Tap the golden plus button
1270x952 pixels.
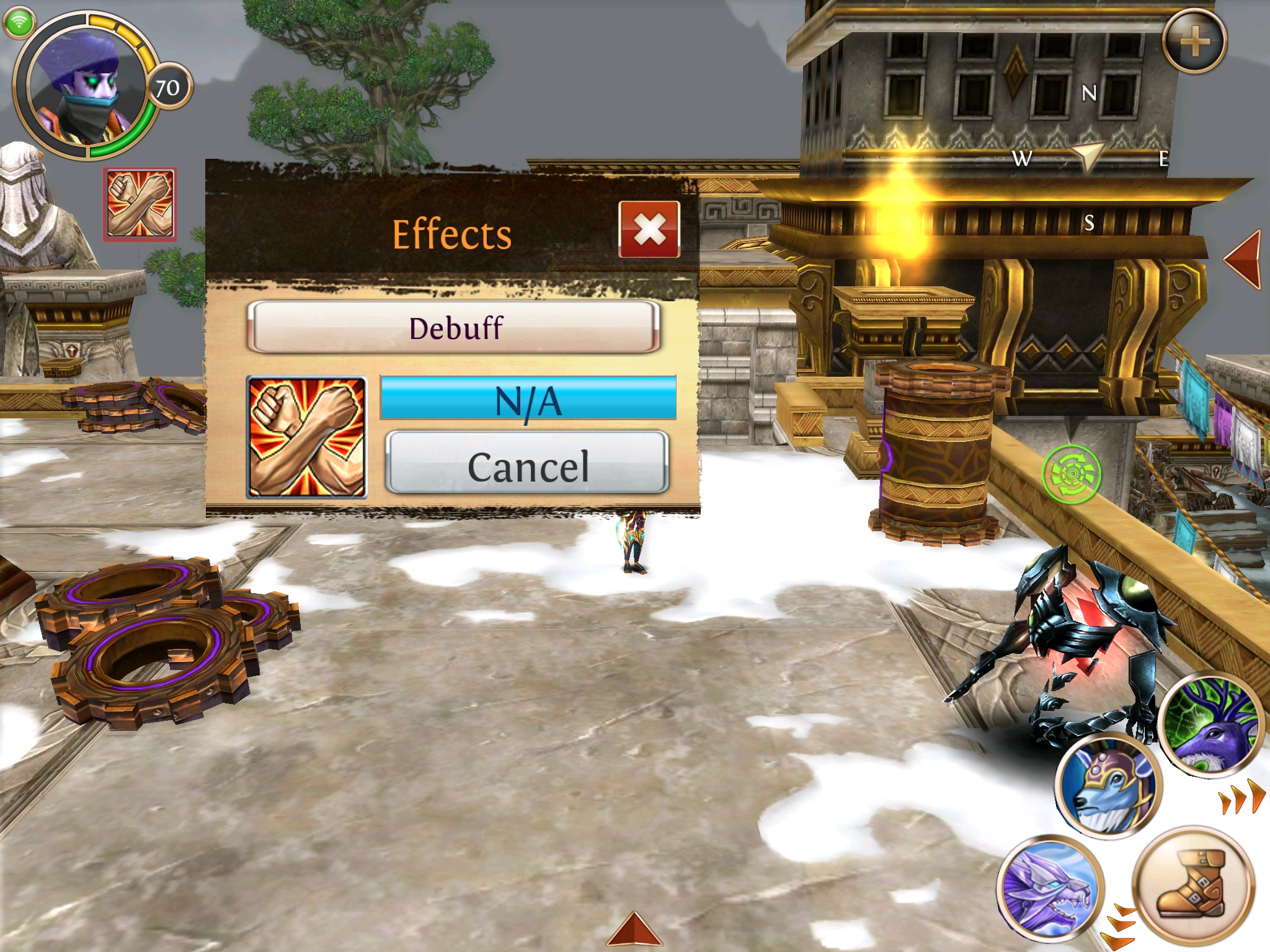(1194, 42)
